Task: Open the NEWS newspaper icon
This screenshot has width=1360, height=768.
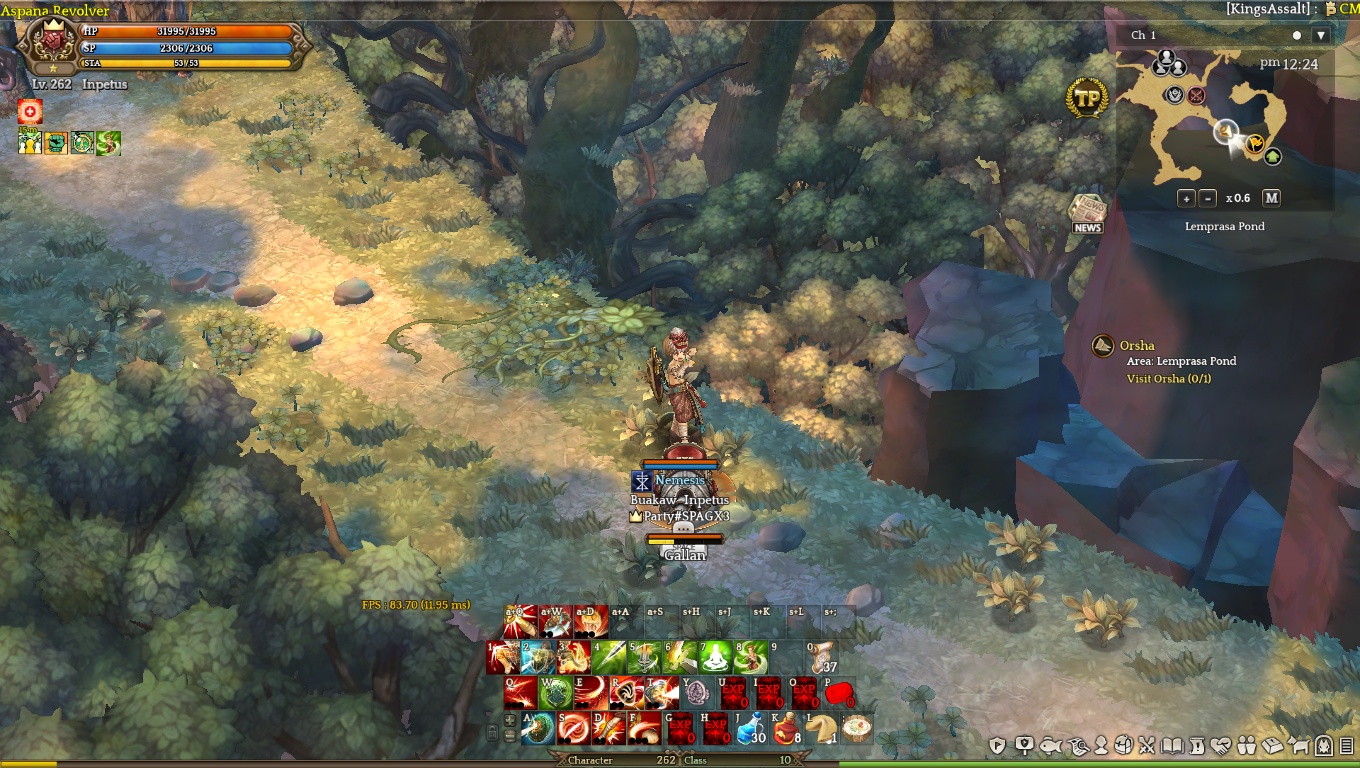Action: (x=1087, y=212)
